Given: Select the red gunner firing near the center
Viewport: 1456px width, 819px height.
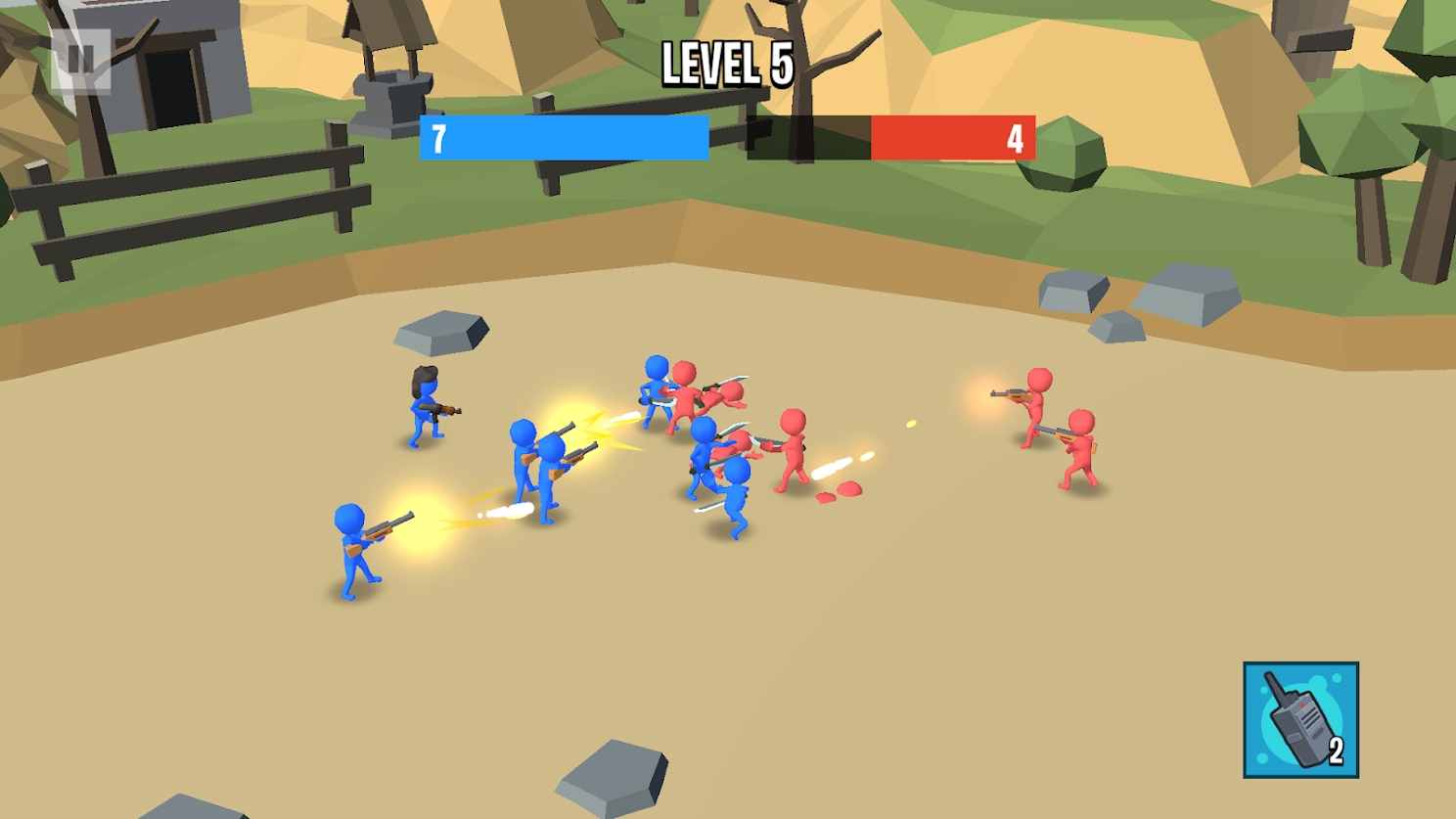Looking at the screenshot, I should [793, 450].
